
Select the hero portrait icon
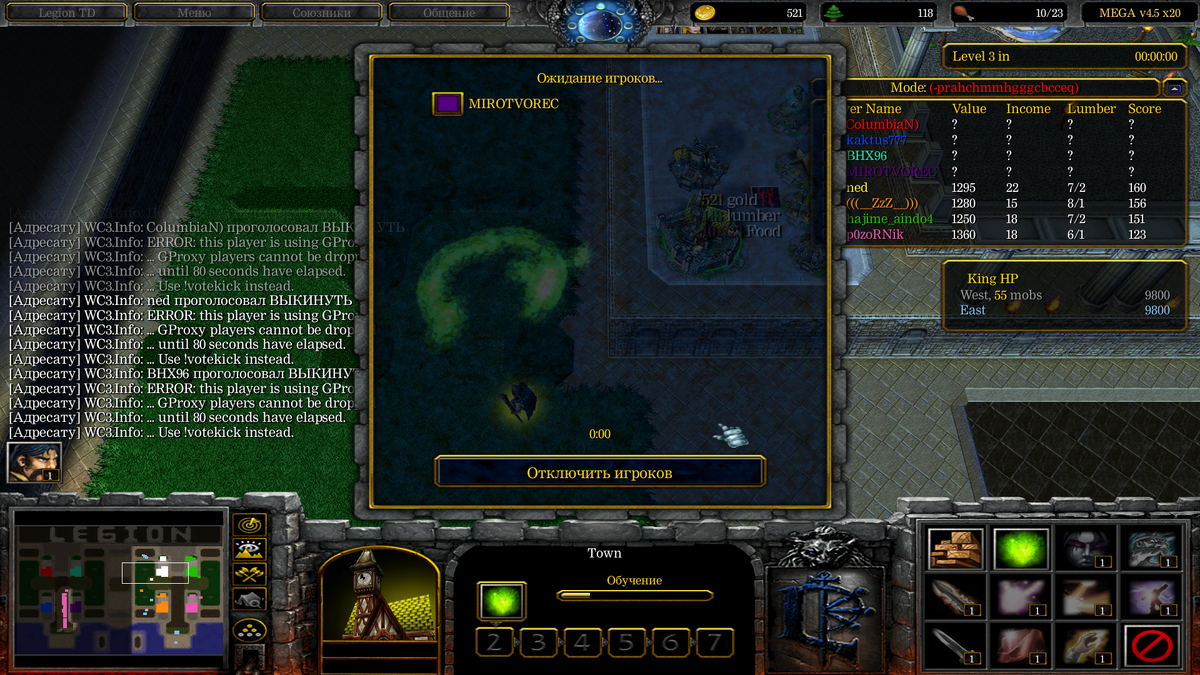(x=33, y=463)
